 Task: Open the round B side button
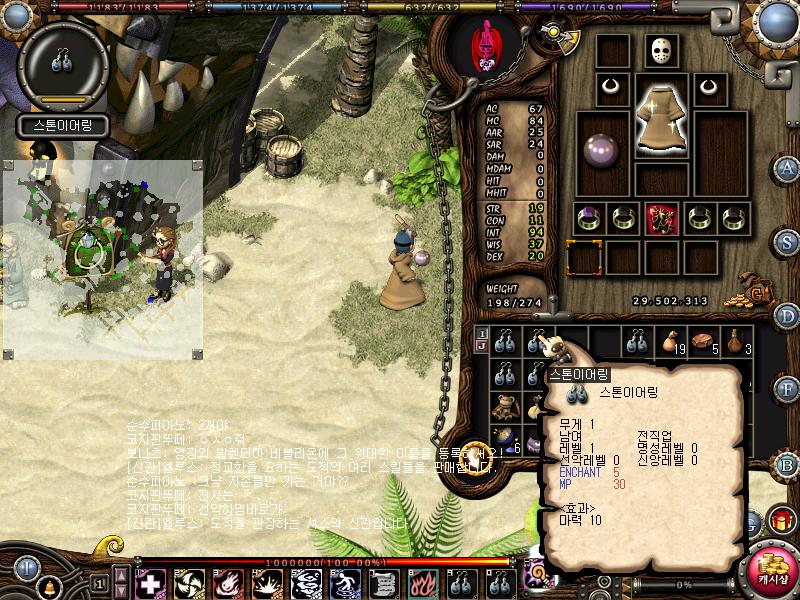(x=787, y=464)
